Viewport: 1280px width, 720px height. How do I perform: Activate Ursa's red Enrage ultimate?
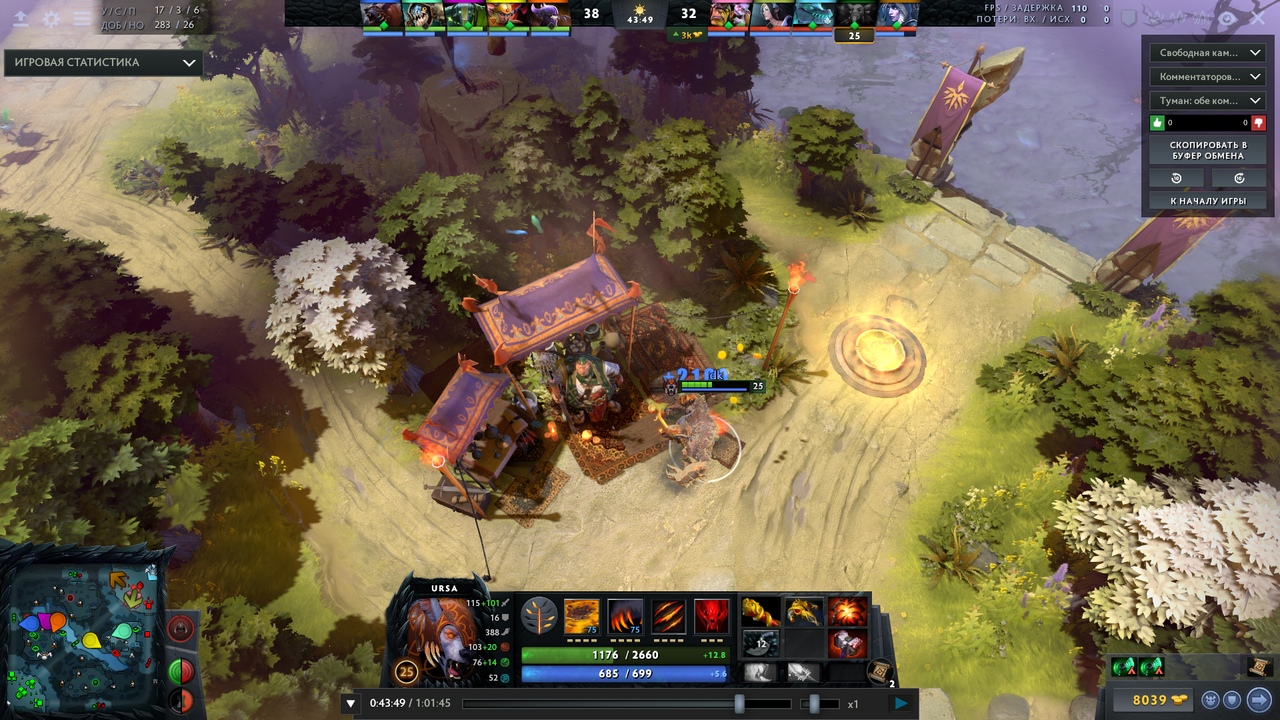711,617
